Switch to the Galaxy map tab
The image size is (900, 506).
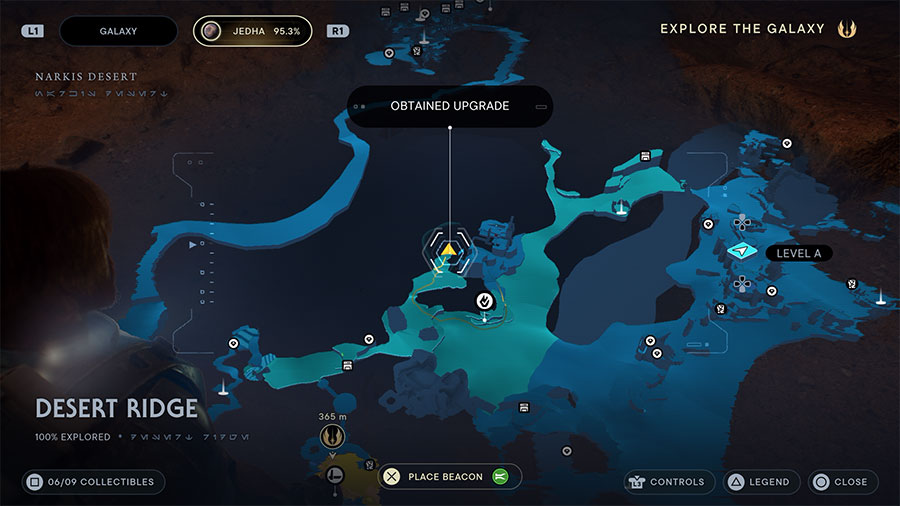tap(118, 31)
